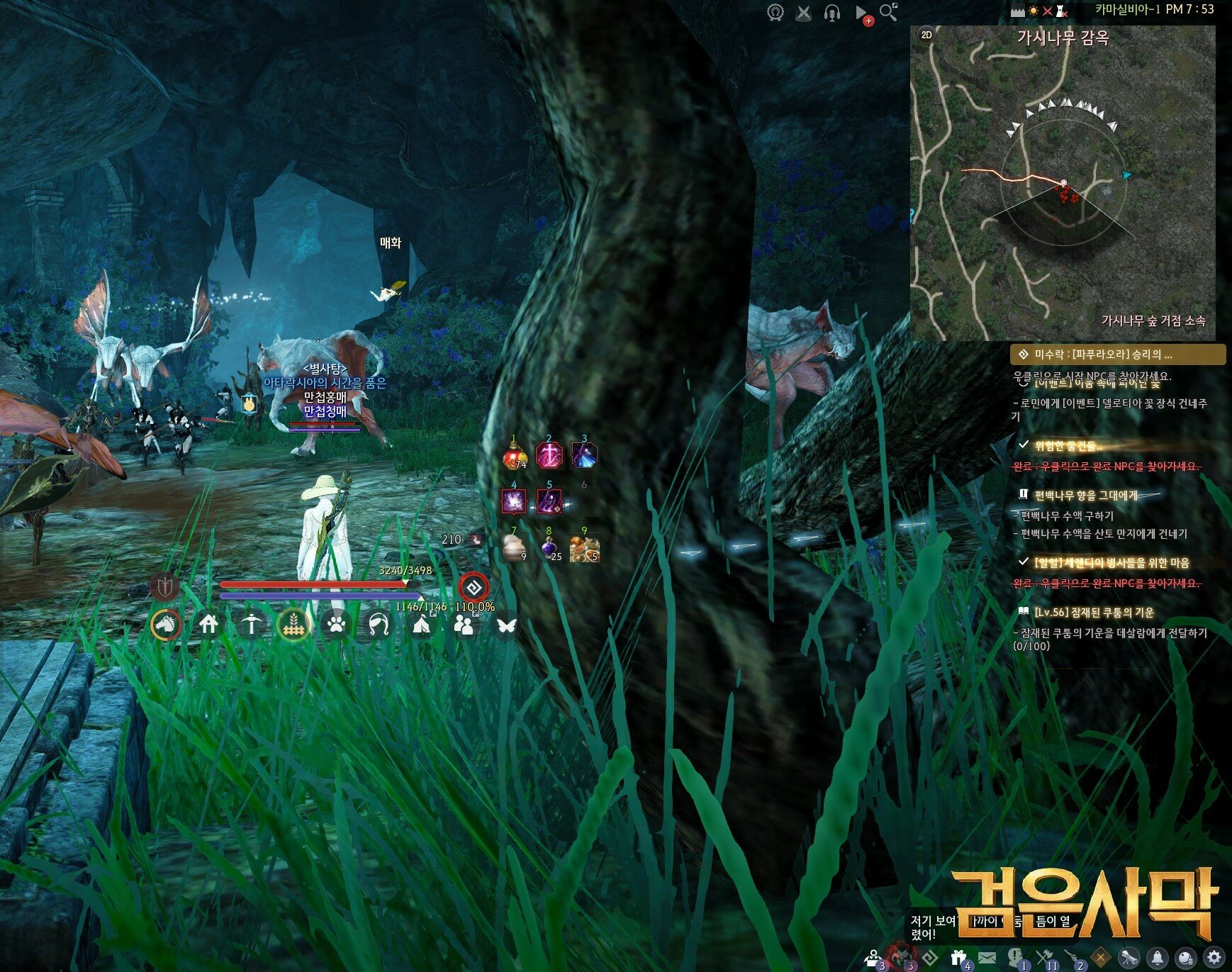
Task: Open the pickaxe worker icon
Action: [x=251, y=625]
